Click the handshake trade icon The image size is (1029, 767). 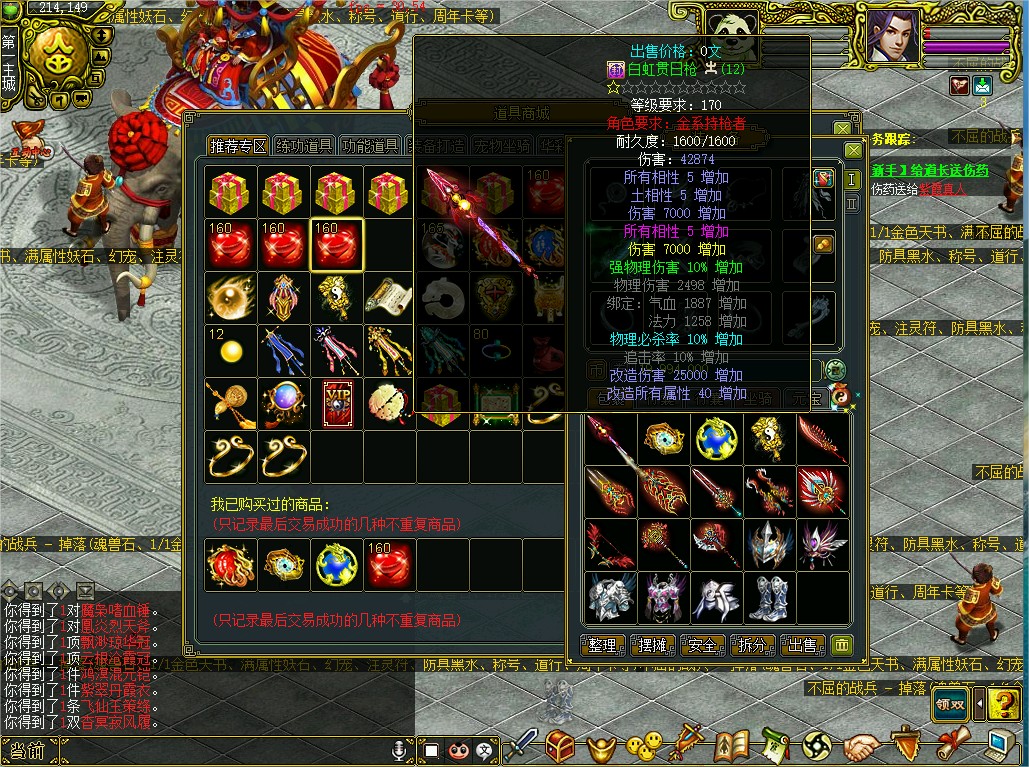pos(861,746)
